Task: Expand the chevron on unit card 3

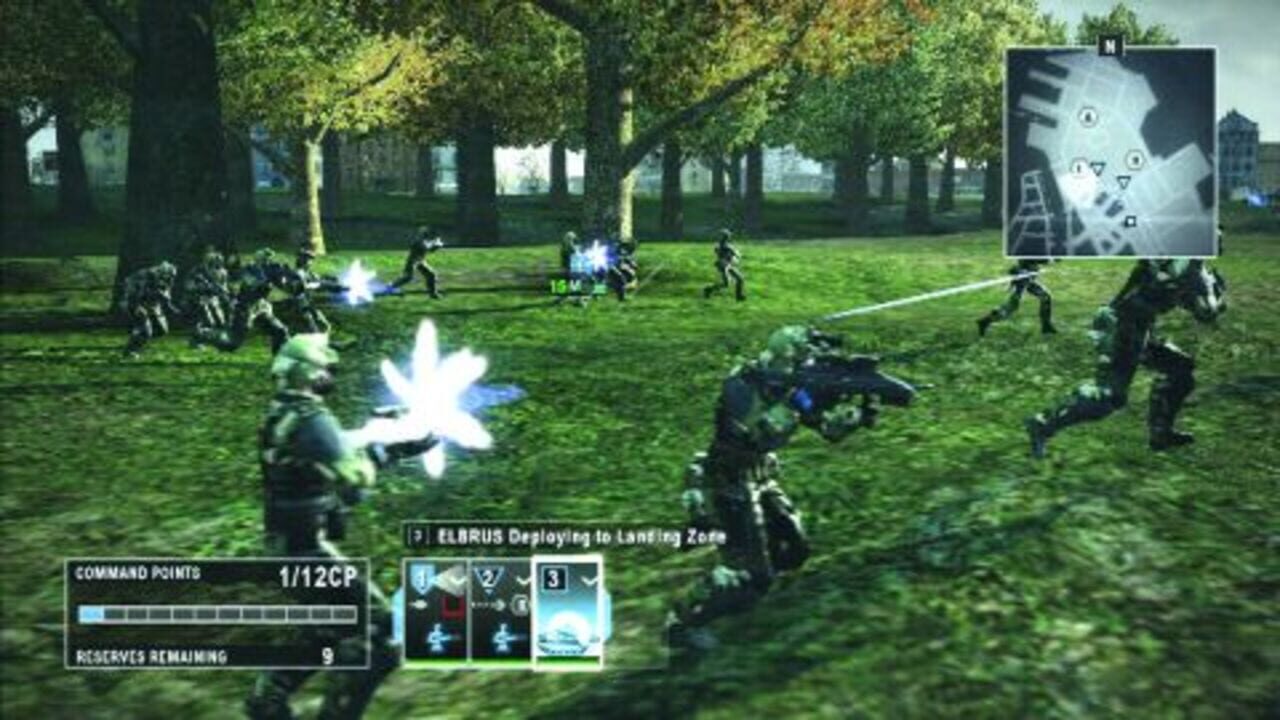Action: [587, 582]
